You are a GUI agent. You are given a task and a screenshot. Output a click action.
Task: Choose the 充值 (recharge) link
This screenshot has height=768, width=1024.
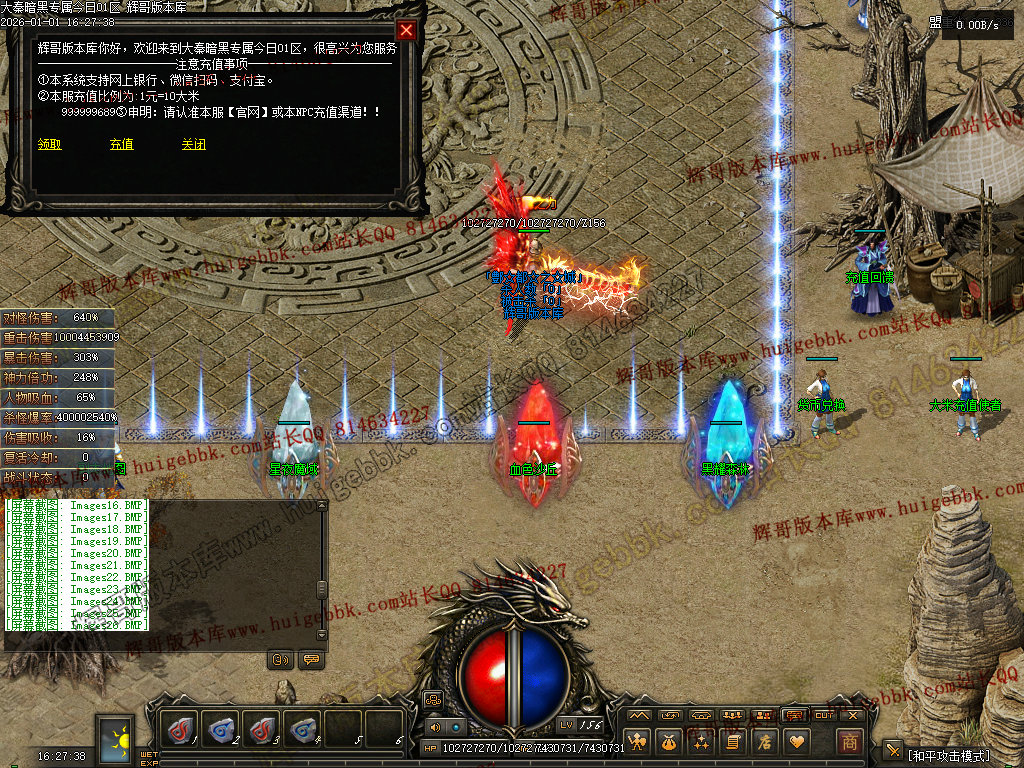(122, 144)
